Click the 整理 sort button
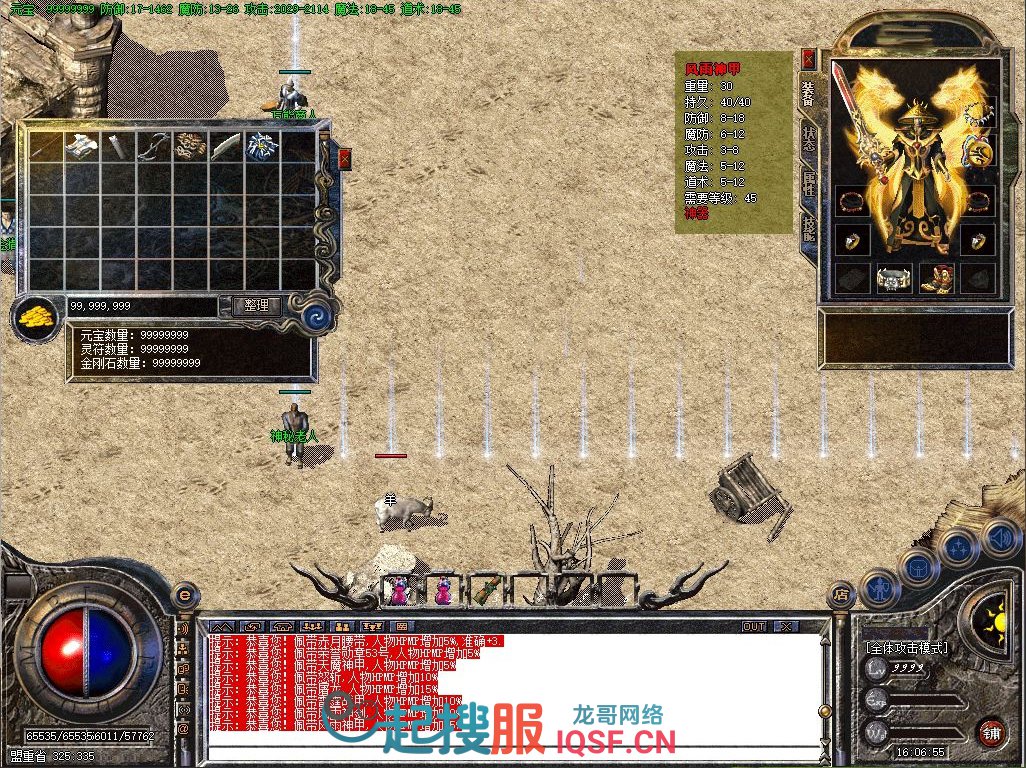This screenshot has width=1026, height=768. 256,306
